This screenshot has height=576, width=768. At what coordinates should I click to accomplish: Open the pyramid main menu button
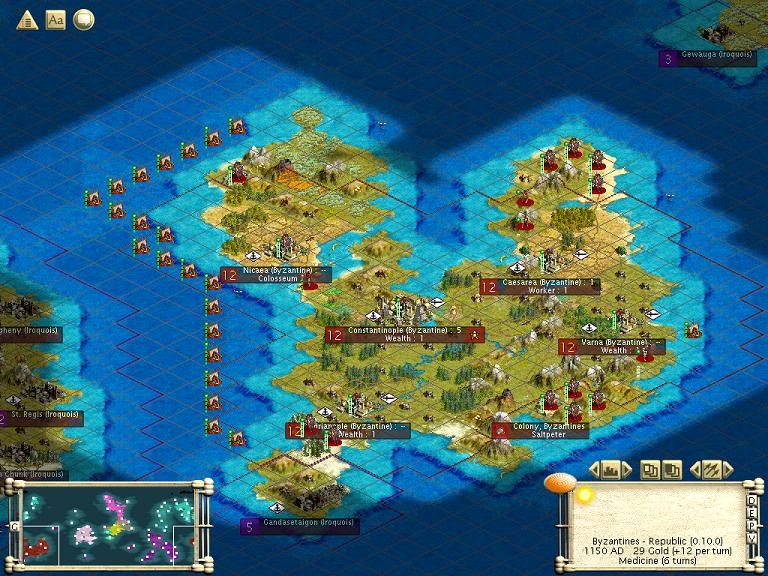(26, 19)
